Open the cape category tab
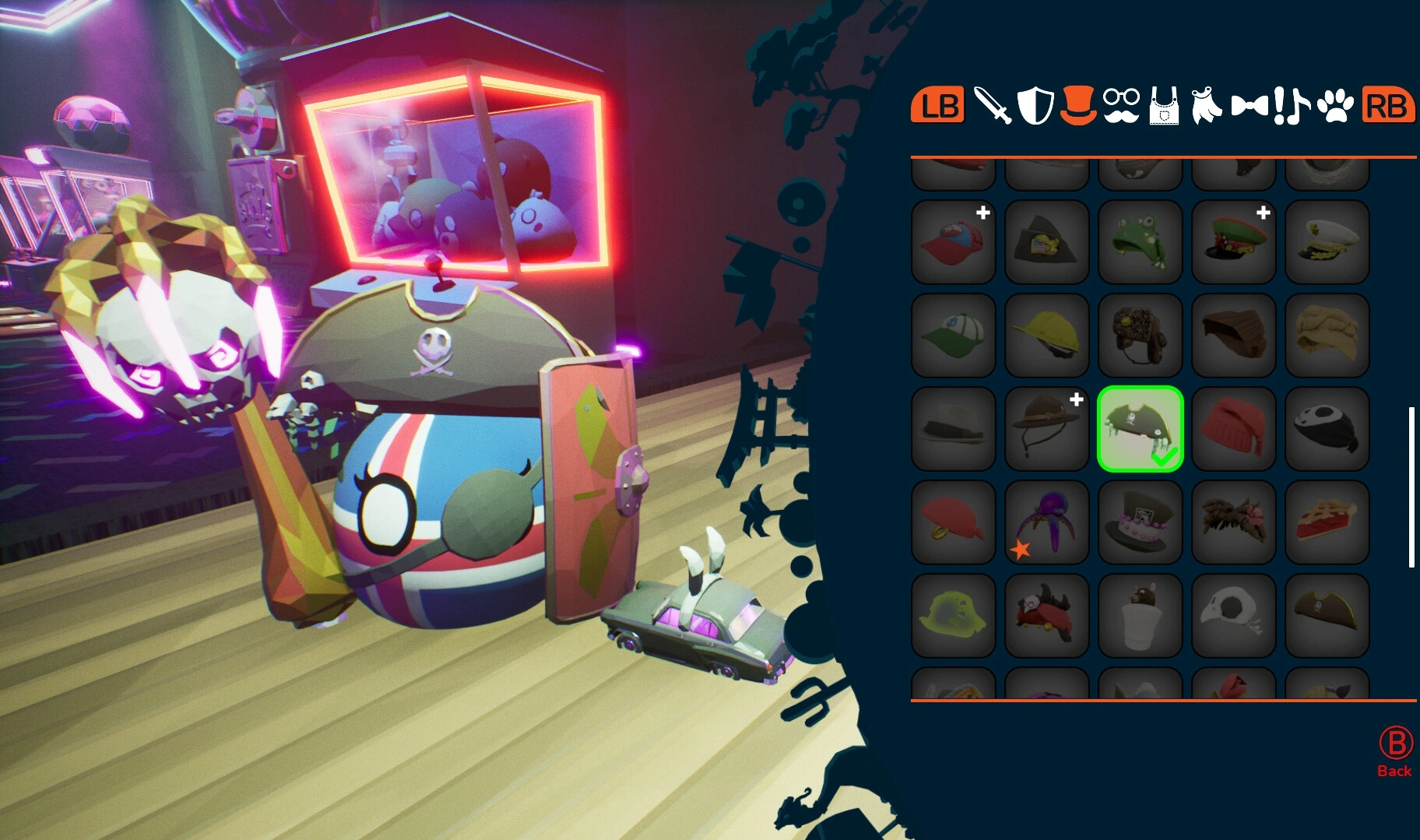 coord(1206,106)
